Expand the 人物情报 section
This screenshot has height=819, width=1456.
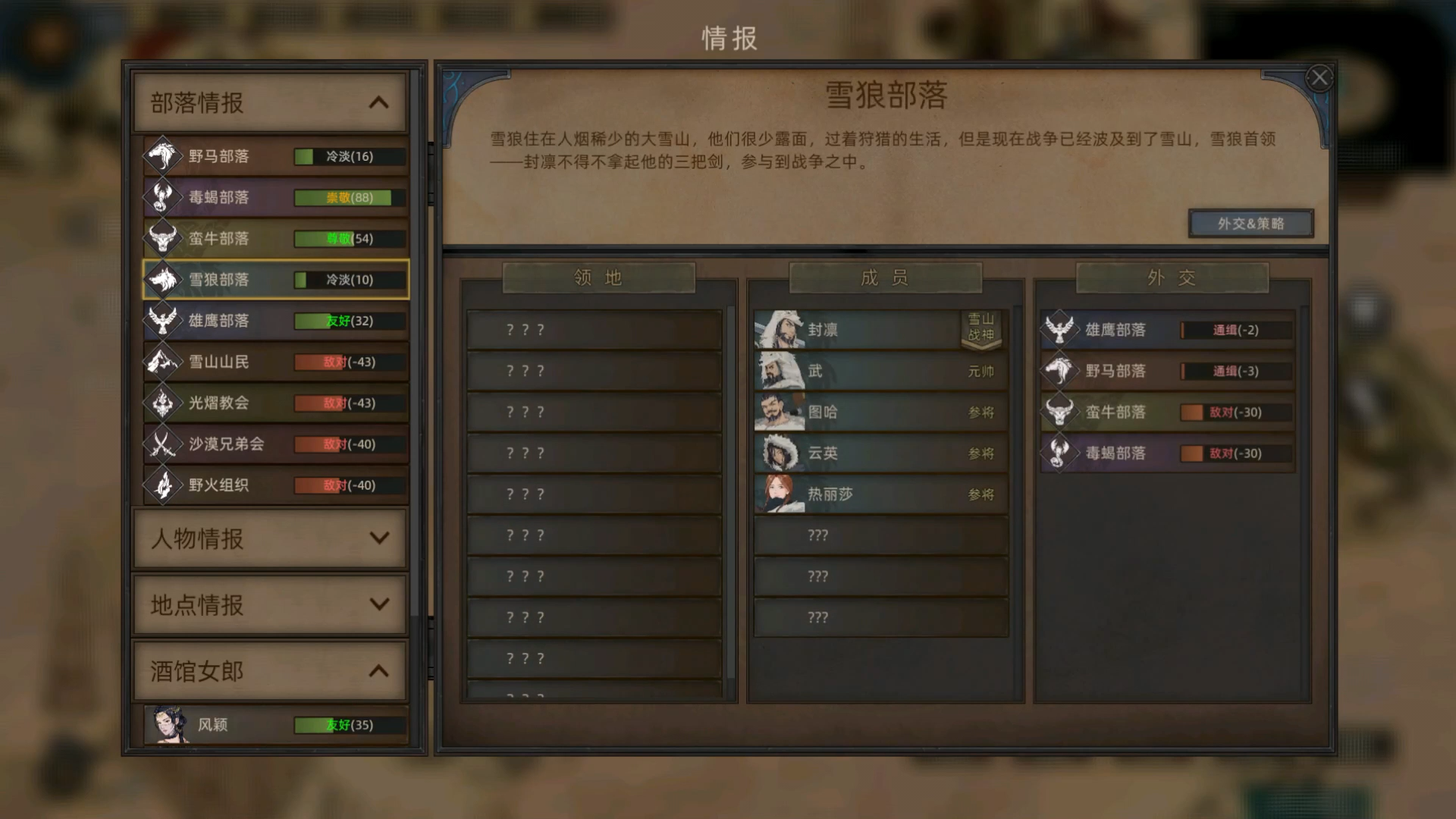269,539
